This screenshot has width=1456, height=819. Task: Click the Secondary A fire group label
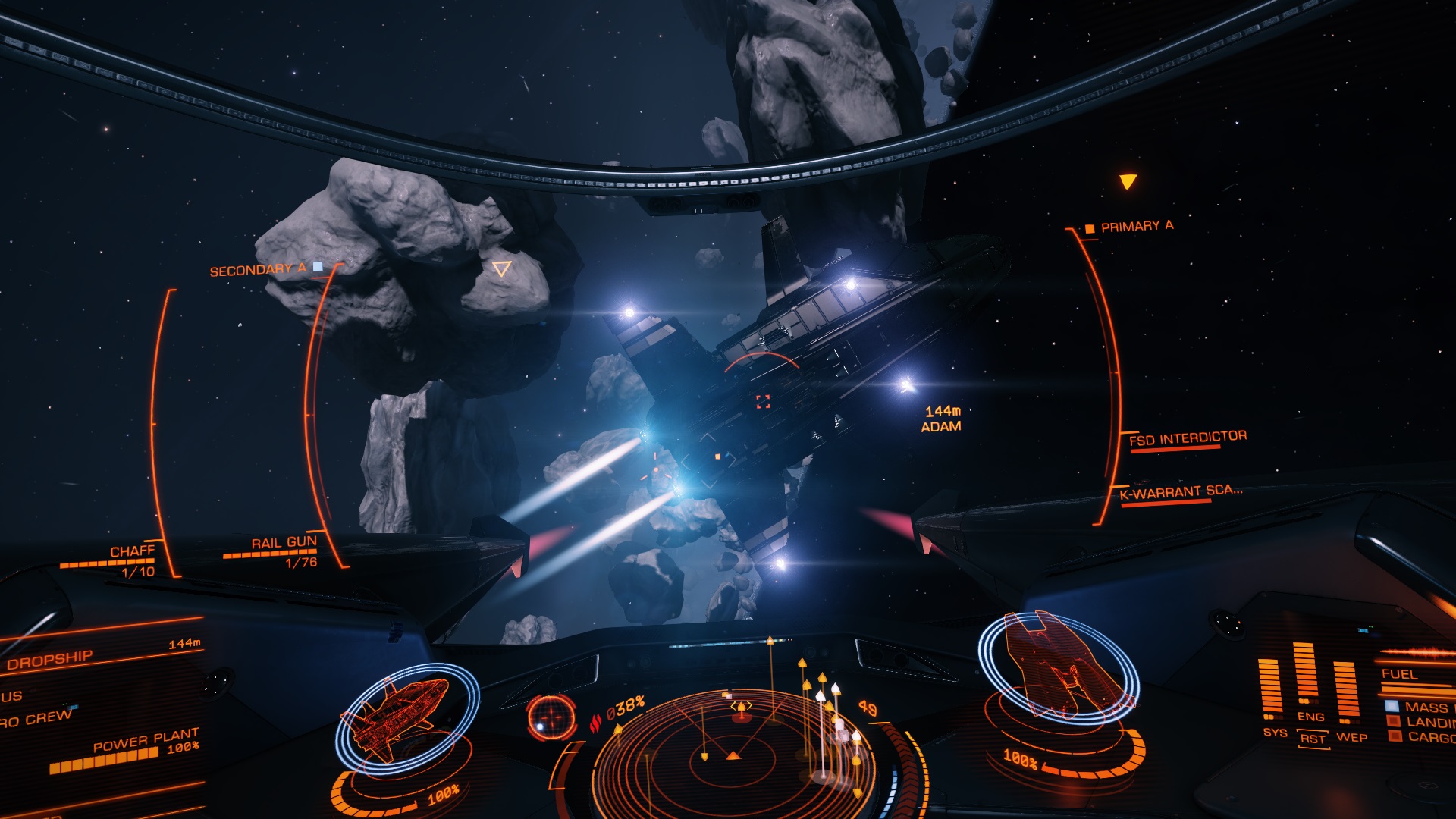pos(258,270)
